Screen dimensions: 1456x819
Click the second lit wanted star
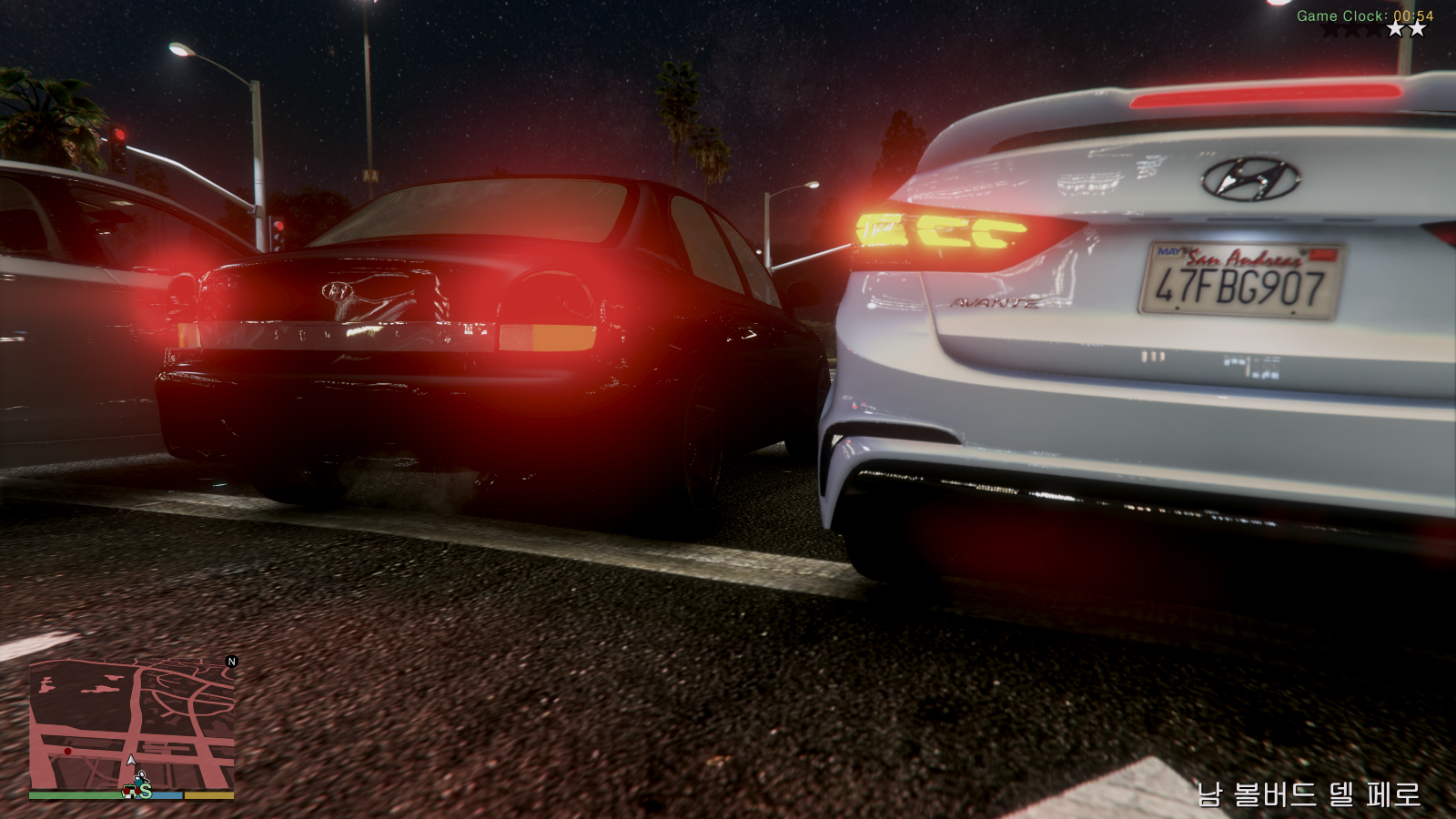pyautogui.click(x=1417, y=29)
